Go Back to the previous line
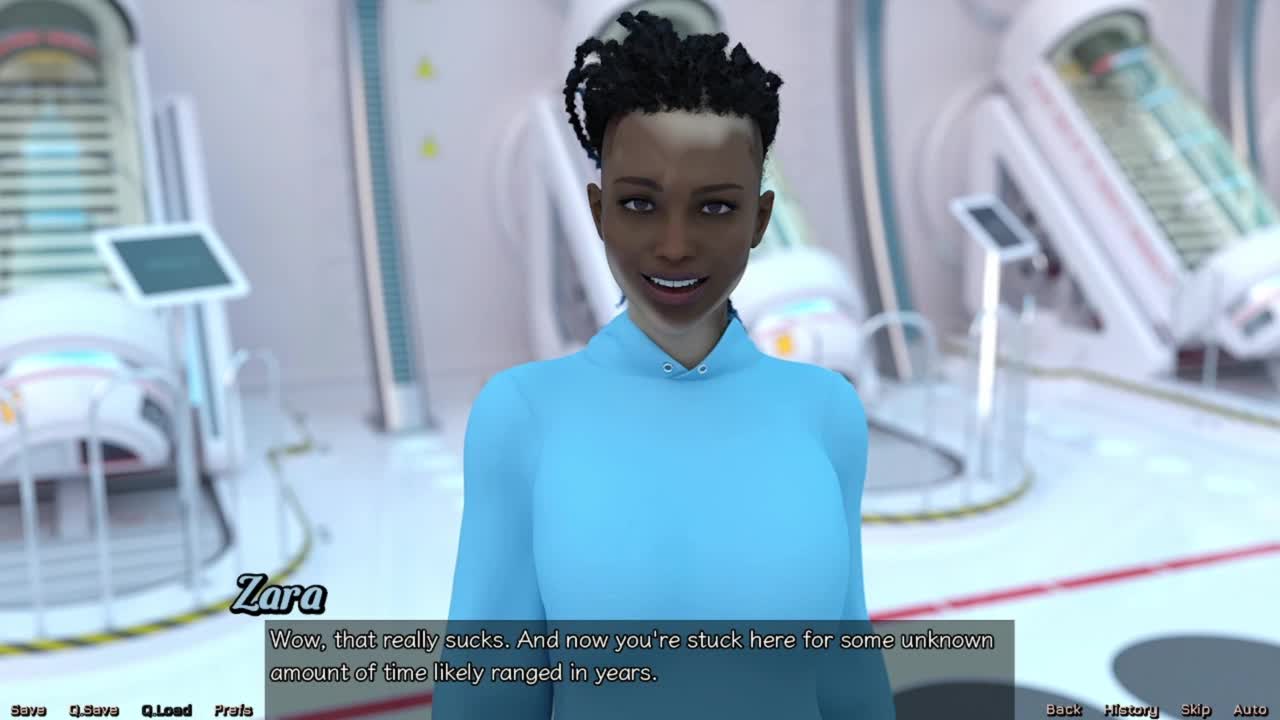The image size is (1280, 720). pos(1063,710)
